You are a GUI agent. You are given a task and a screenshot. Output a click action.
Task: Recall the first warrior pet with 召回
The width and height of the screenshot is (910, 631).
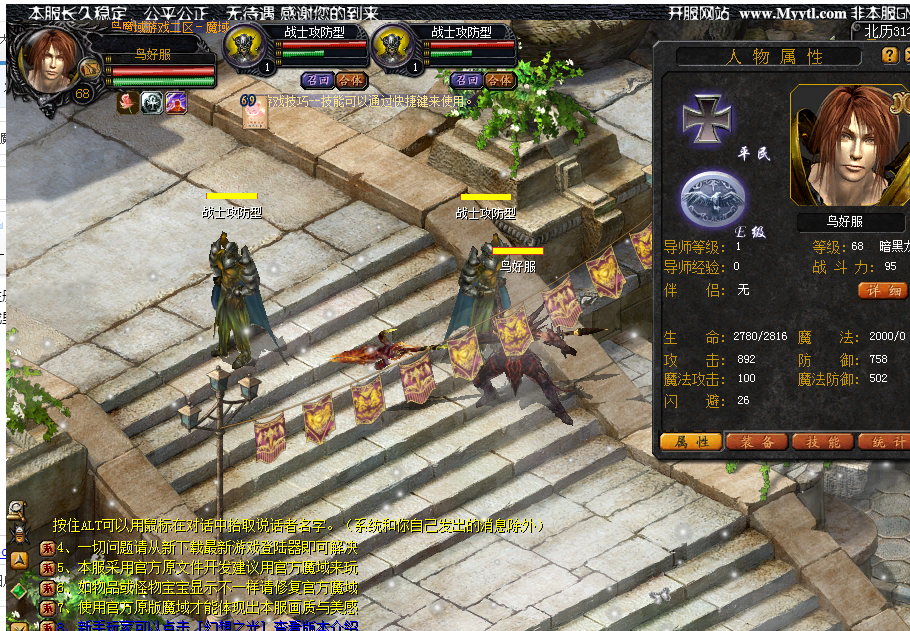(x=317, y=79)
